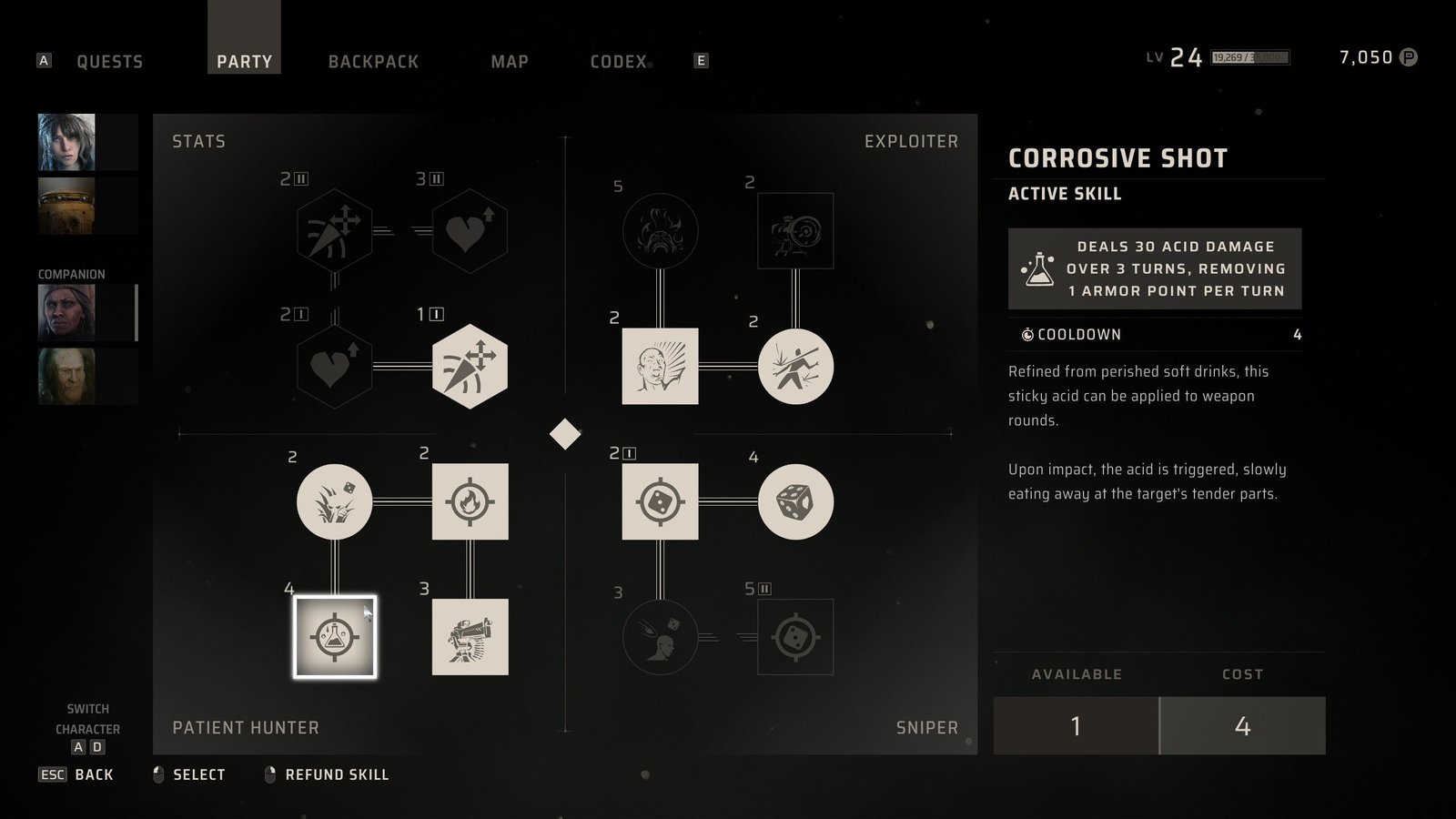Choose the shouting face skill node
This screenshot has width=1456, height=819.
click(660, 367)
